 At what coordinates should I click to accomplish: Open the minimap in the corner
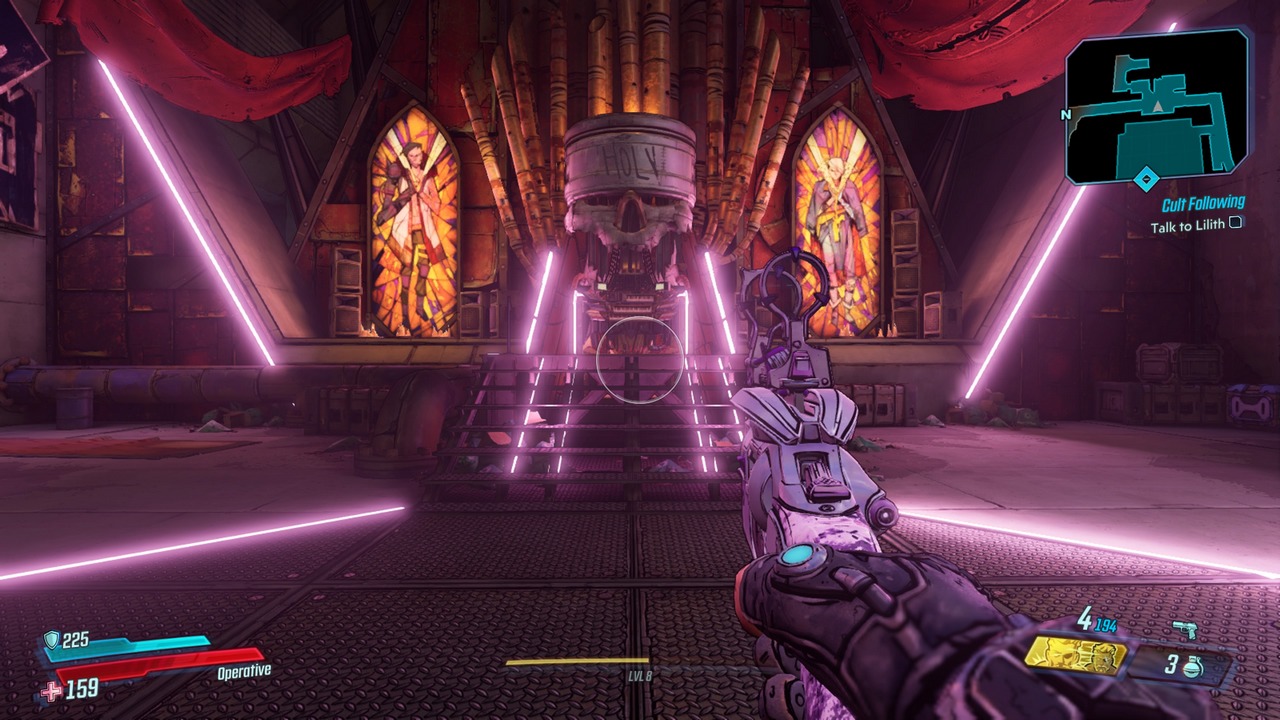point(1157,105)
